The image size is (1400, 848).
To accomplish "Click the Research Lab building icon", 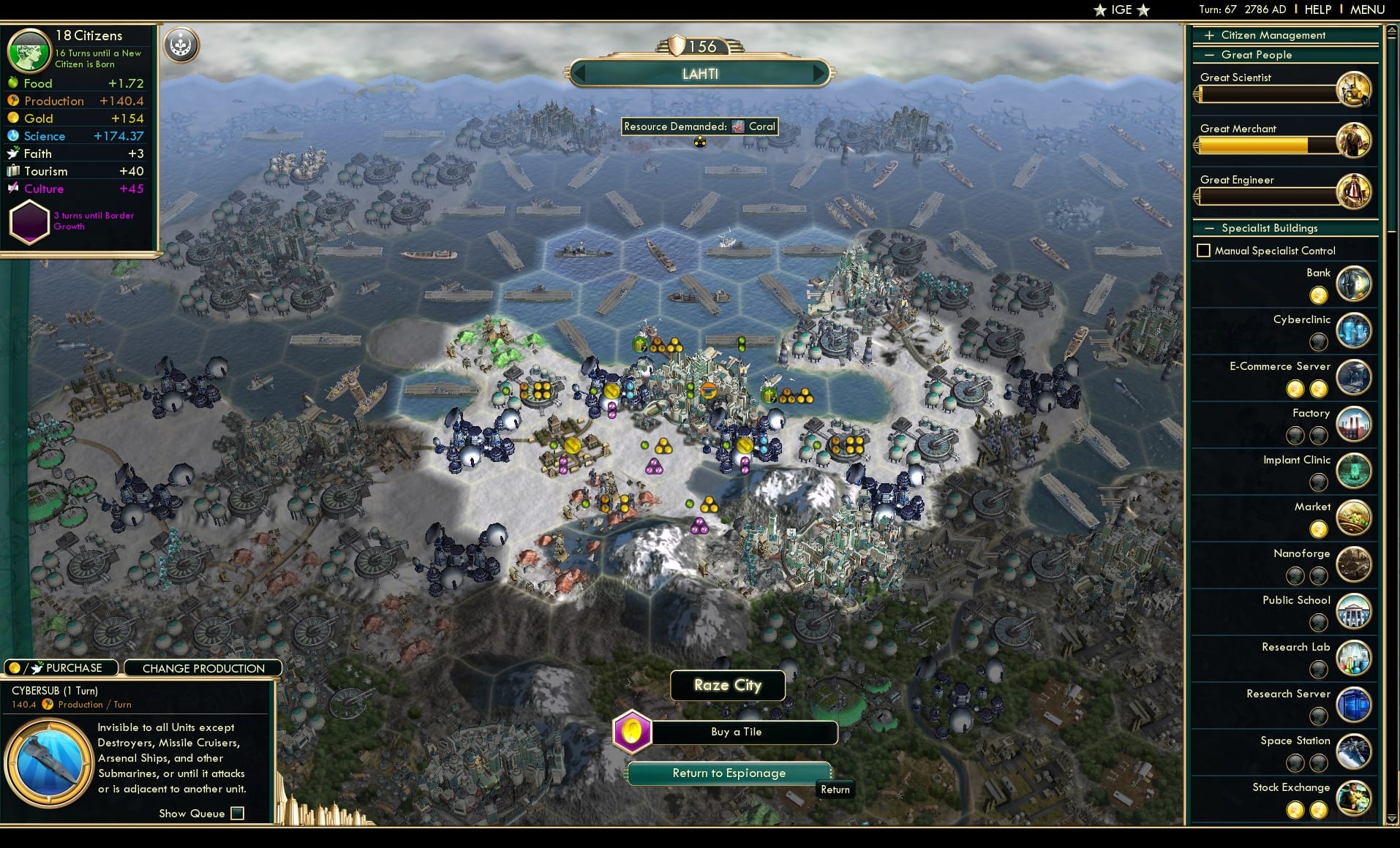I will tap(1354, 658).
